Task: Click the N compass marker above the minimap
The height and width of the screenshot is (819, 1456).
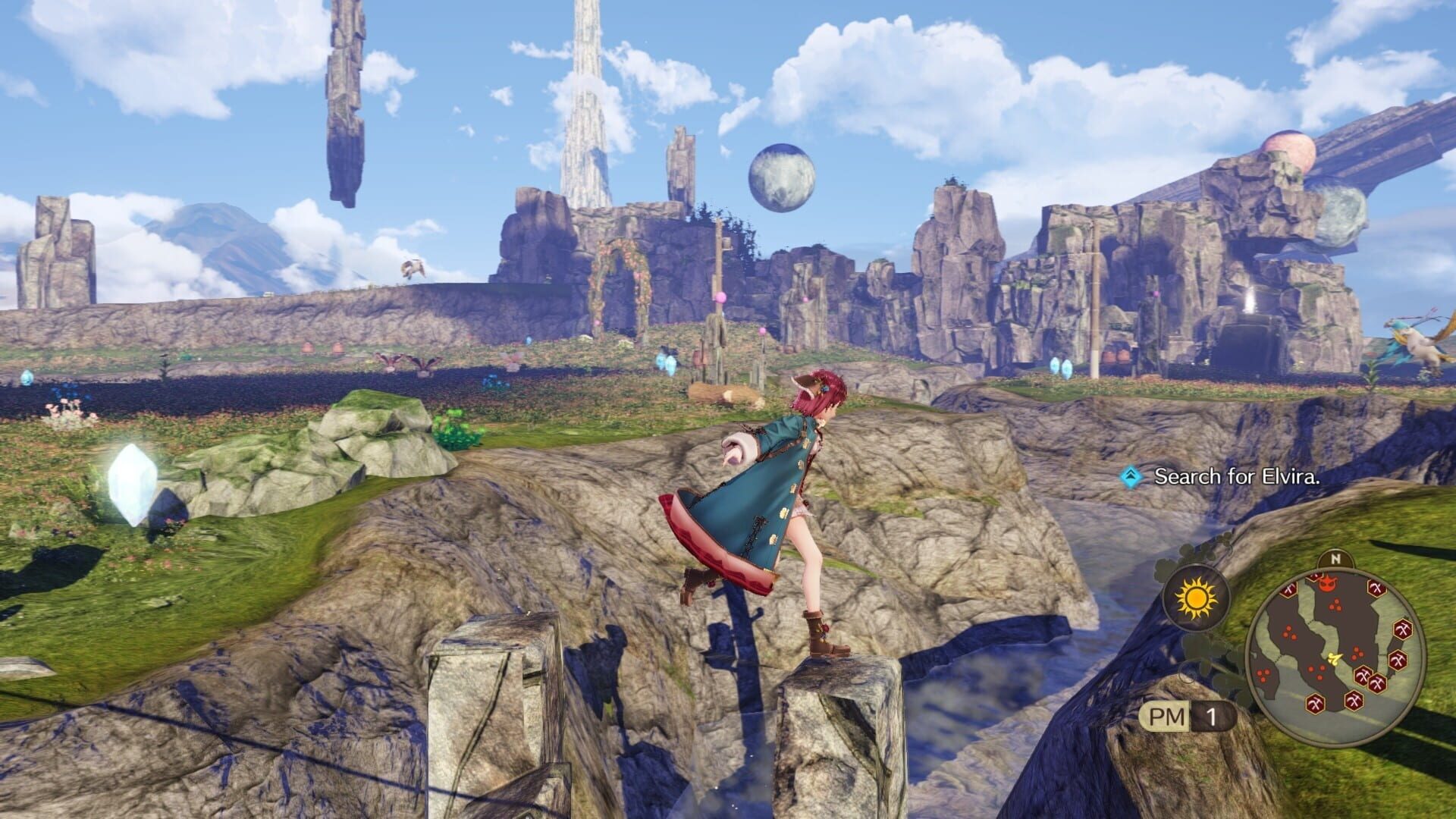Action: pos(1335,558)
